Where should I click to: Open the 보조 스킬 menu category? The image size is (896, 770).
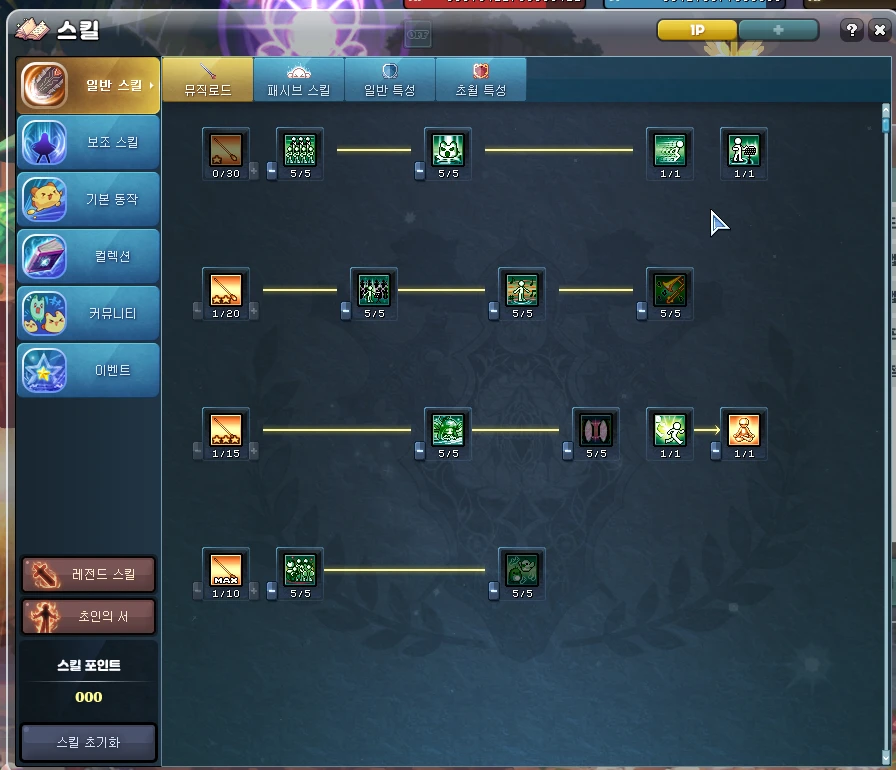click(x=88, y=142)
